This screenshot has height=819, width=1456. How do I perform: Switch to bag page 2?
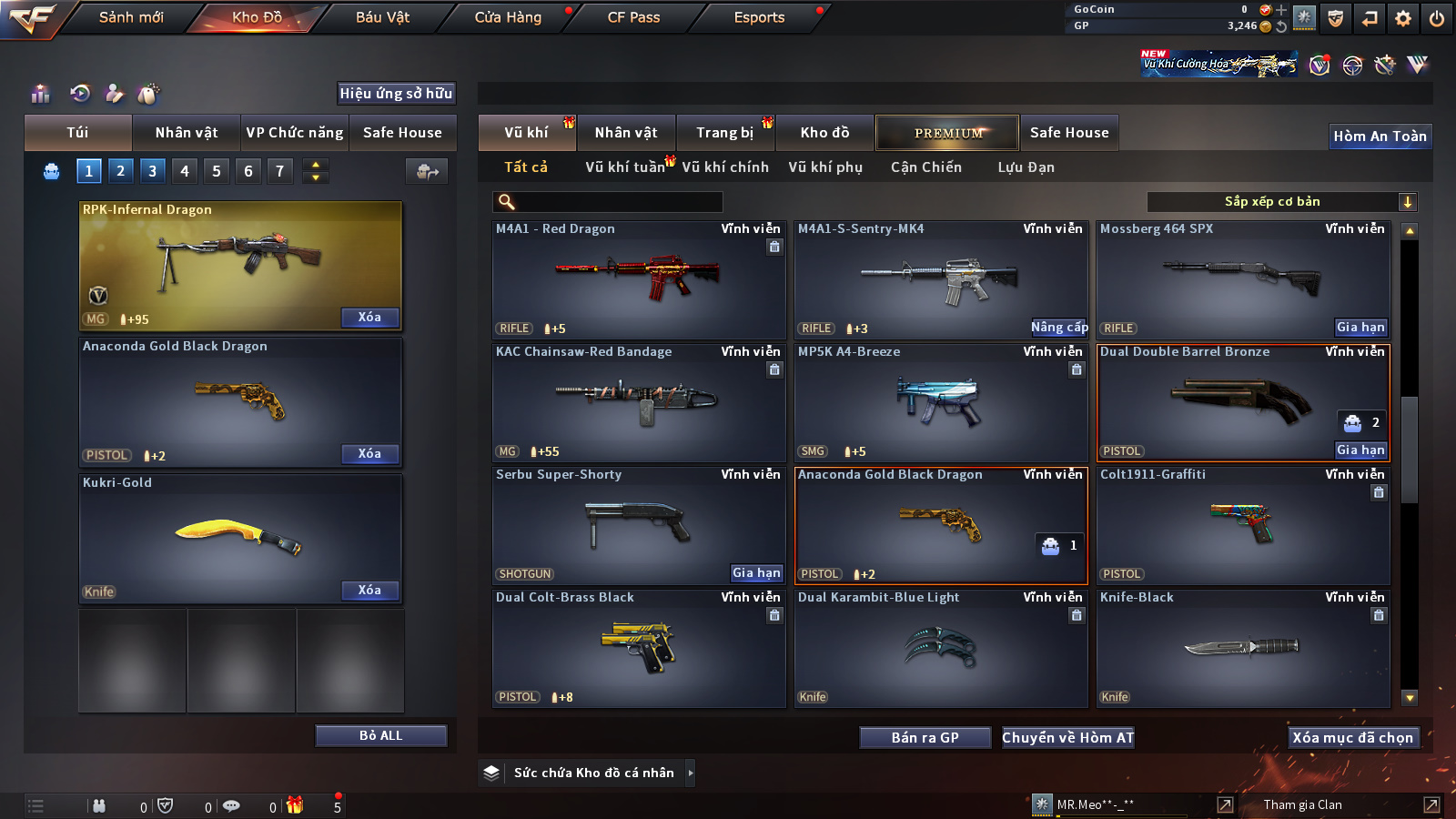click(120, 171)
